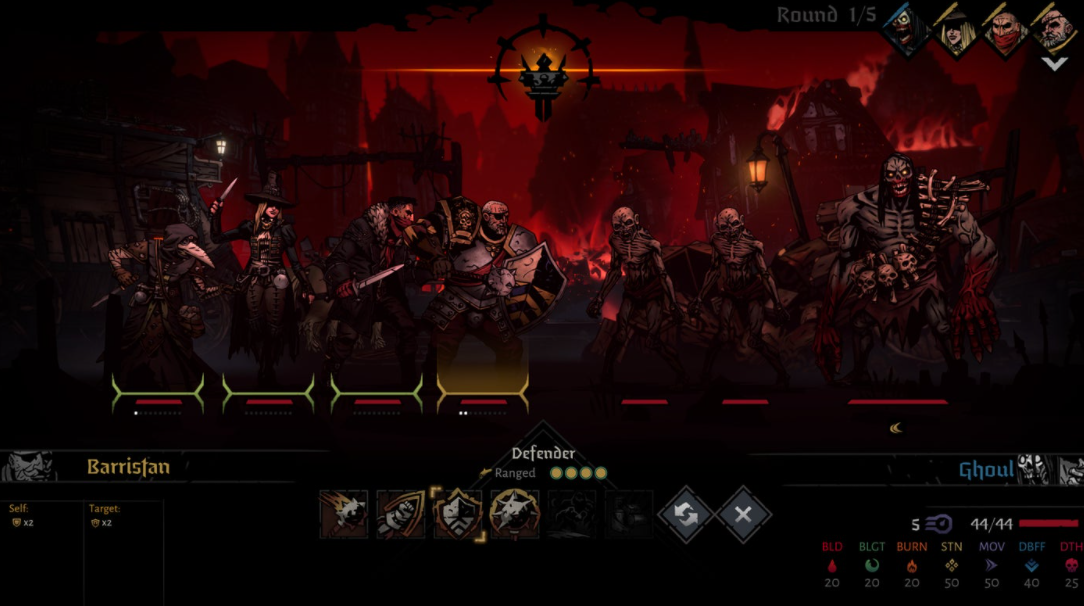Use the first skill with the charging warrior
The height and width of the screenshot is (606, 1084).
[x=344, y=514]
